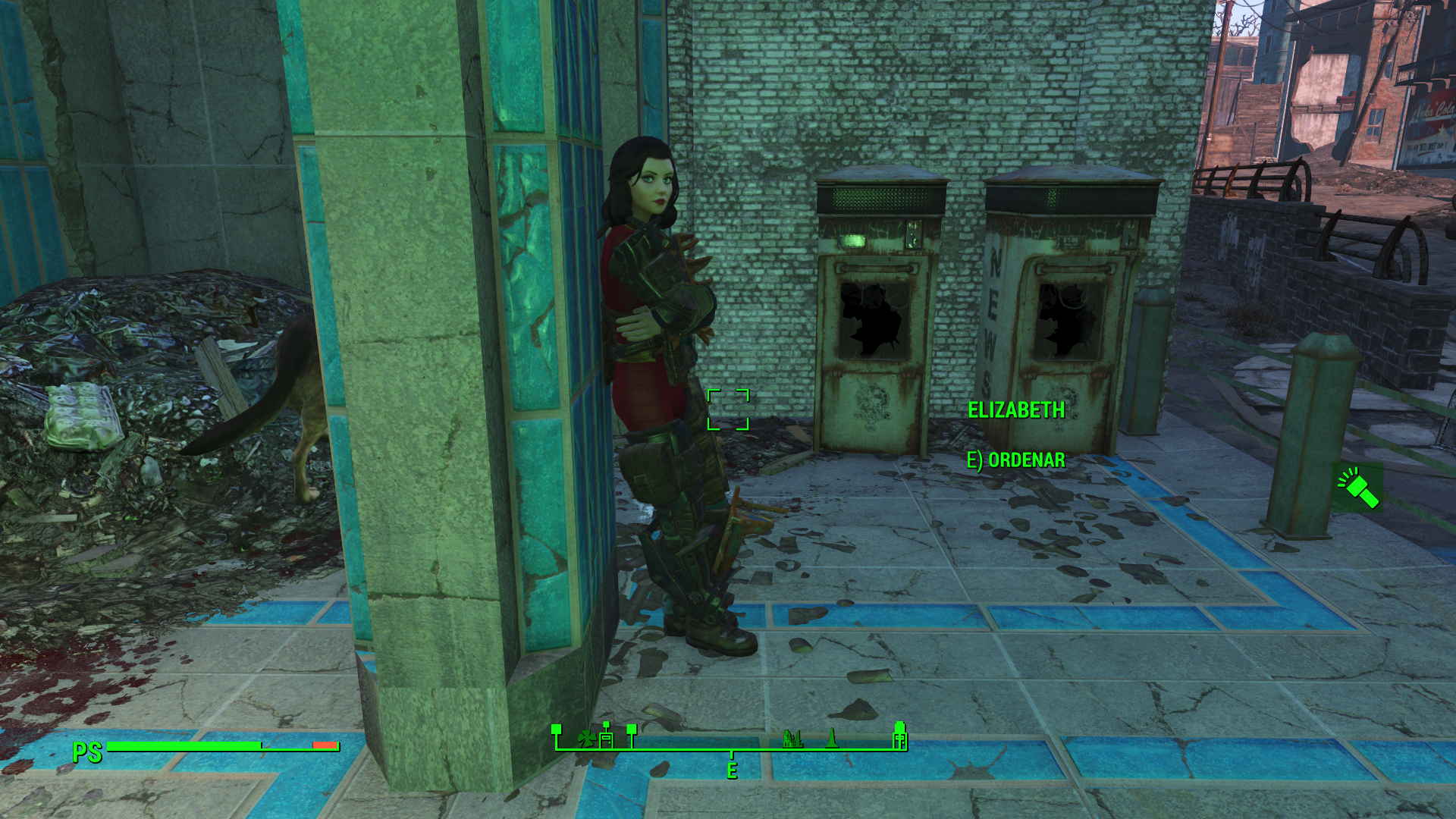Select the clover marker on the compass

click(585, 738)
